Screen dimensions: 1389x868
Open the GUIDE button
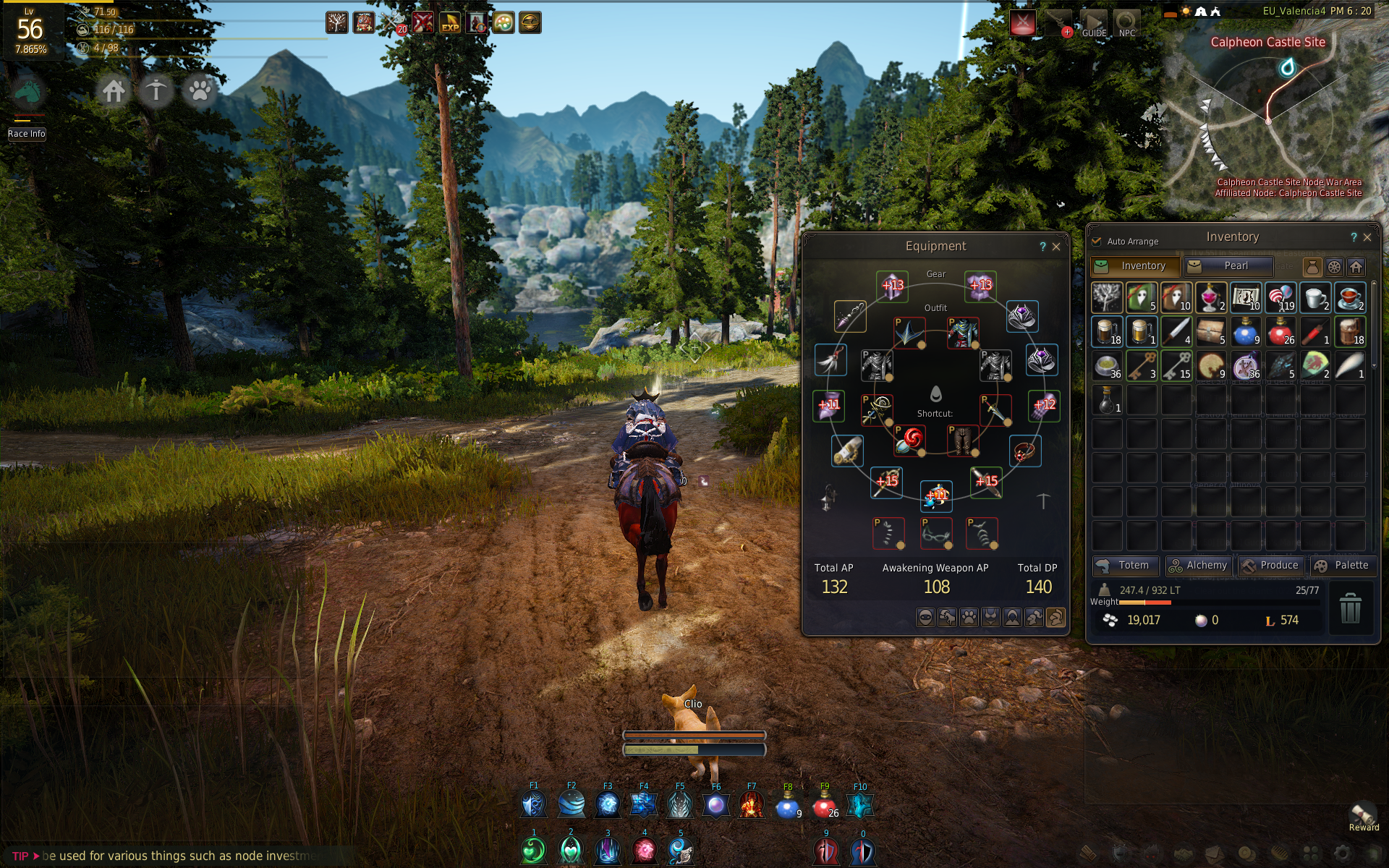tap(1094, 23)
